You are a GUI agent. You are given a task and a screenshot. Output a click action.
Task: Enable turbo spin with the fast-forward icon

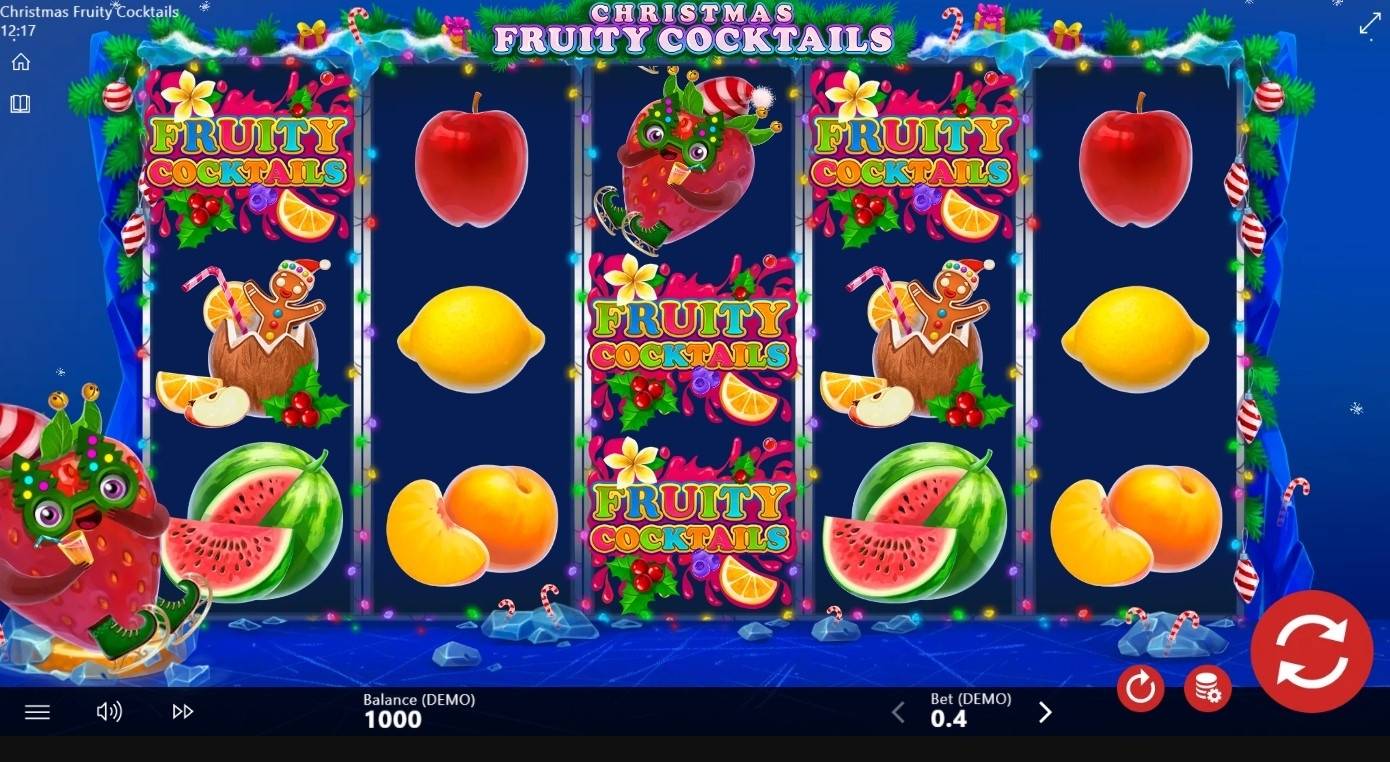[182, 711]
